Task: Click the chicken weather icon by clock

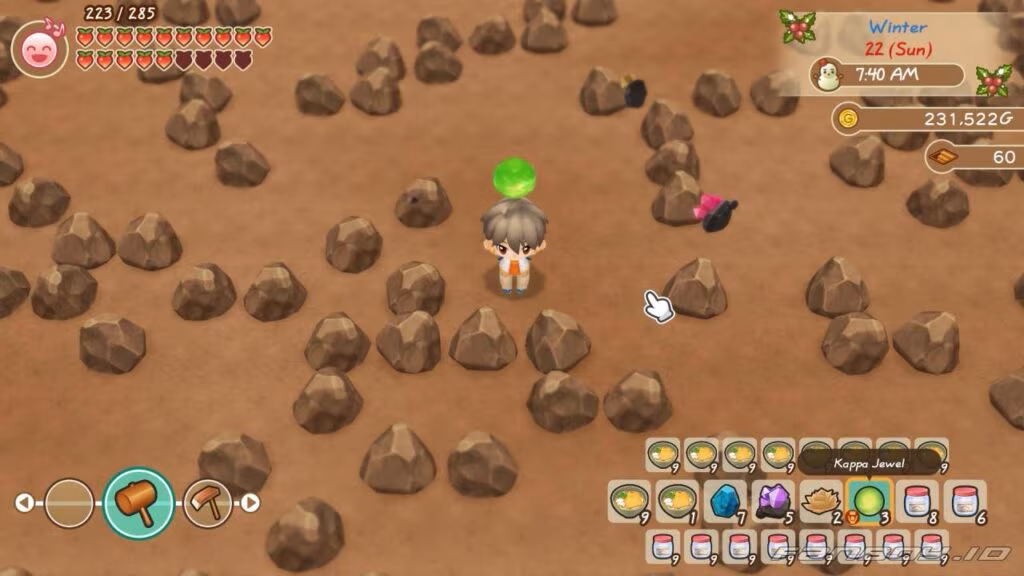Action: pos(826,76)
